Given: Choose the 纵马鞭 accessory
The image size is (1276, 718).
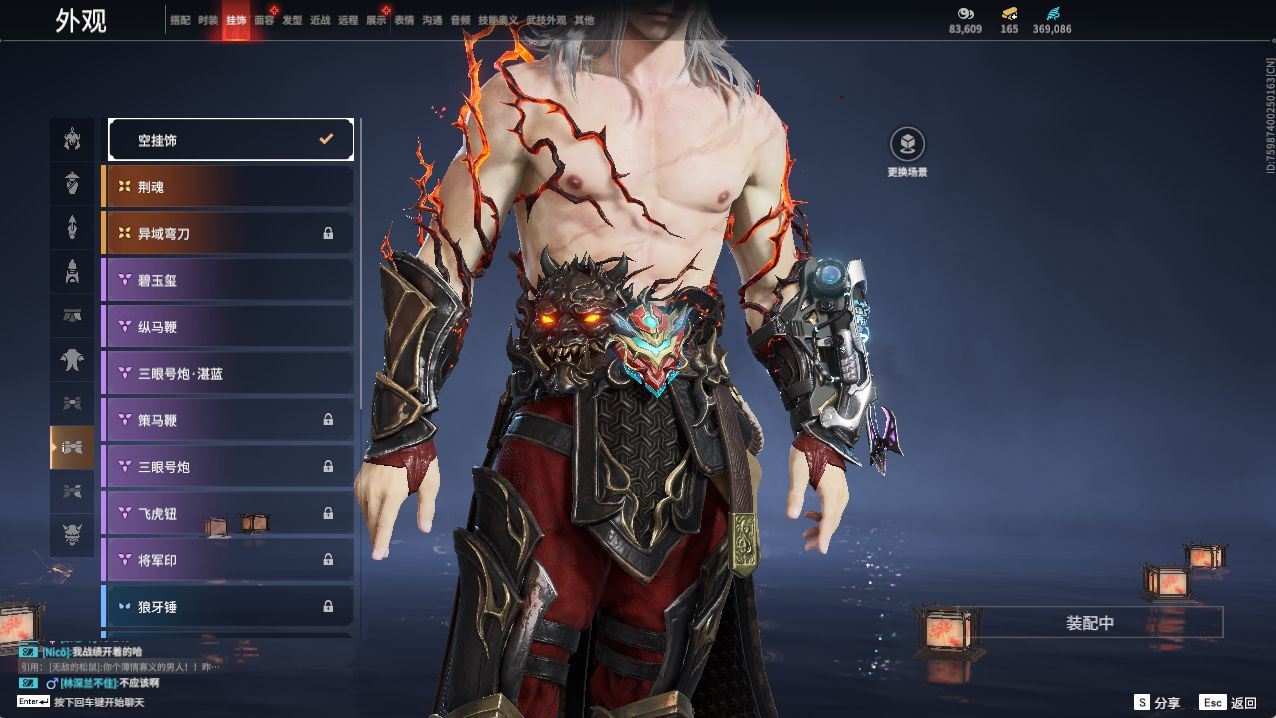Looking at the screenshot, I should click(230, 327).
